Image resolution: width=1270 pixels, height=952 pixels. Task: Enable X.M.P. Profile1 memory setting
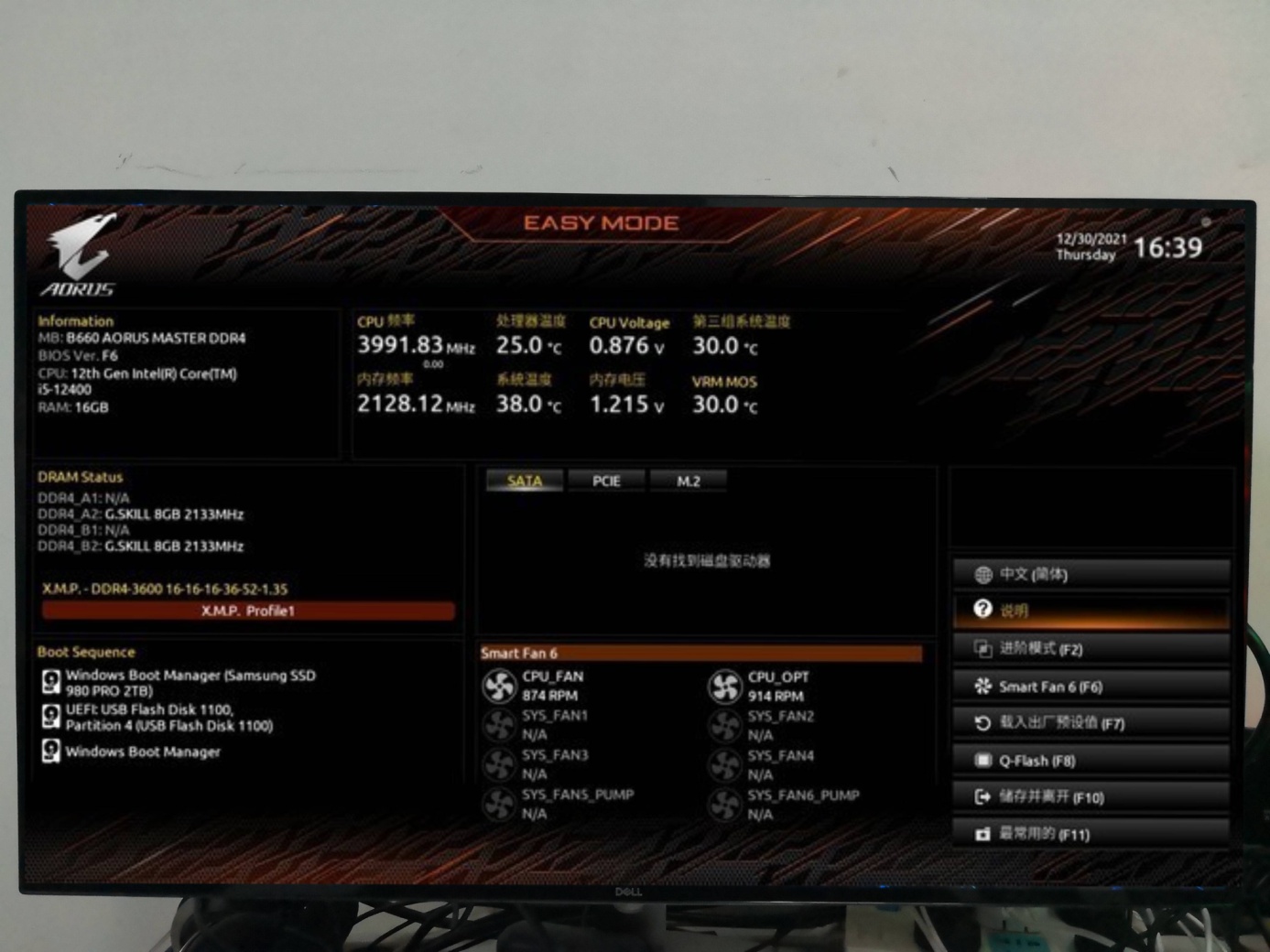click(248, 611)
